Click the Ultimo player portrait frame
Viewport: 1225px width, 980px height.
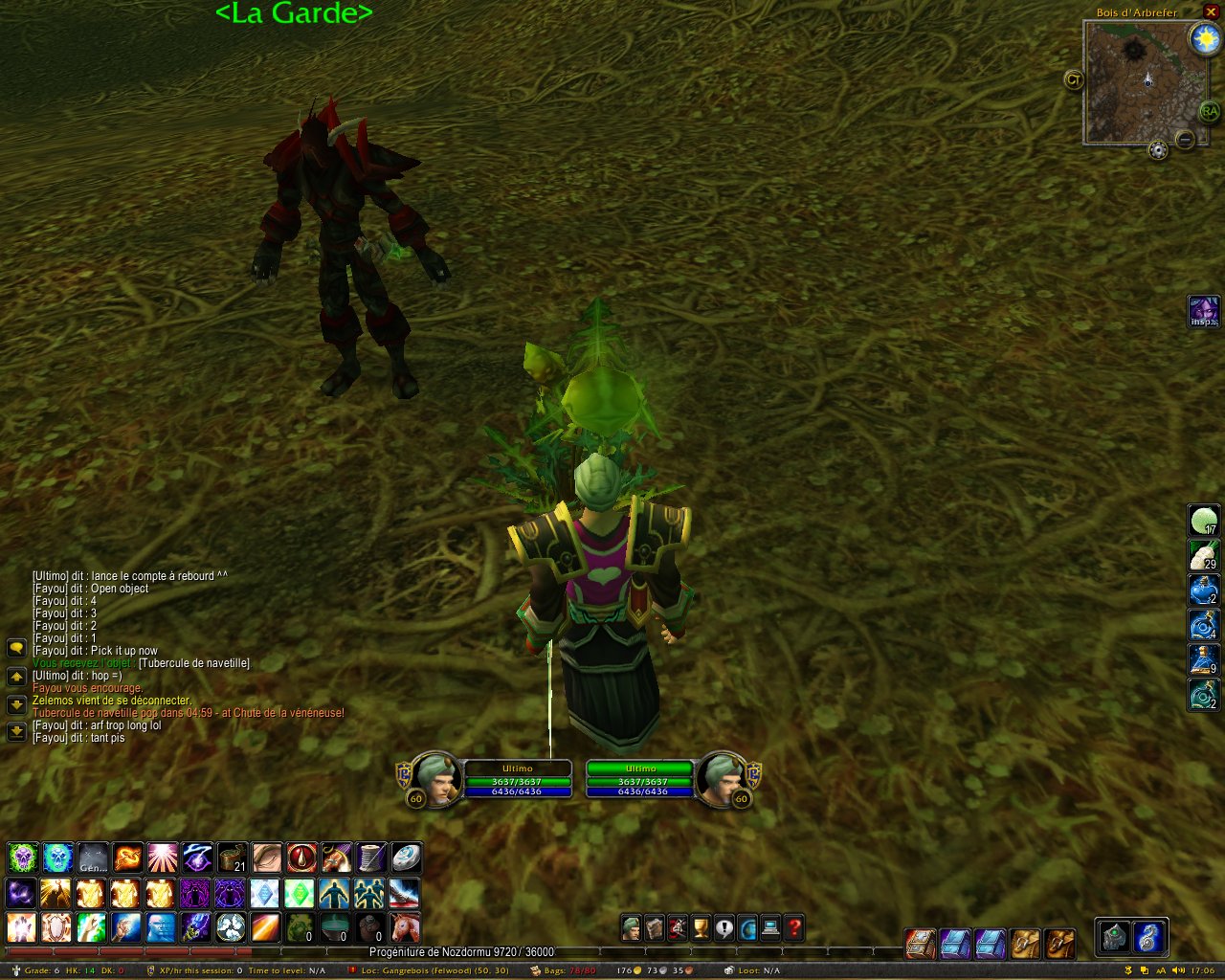point(435,777)
